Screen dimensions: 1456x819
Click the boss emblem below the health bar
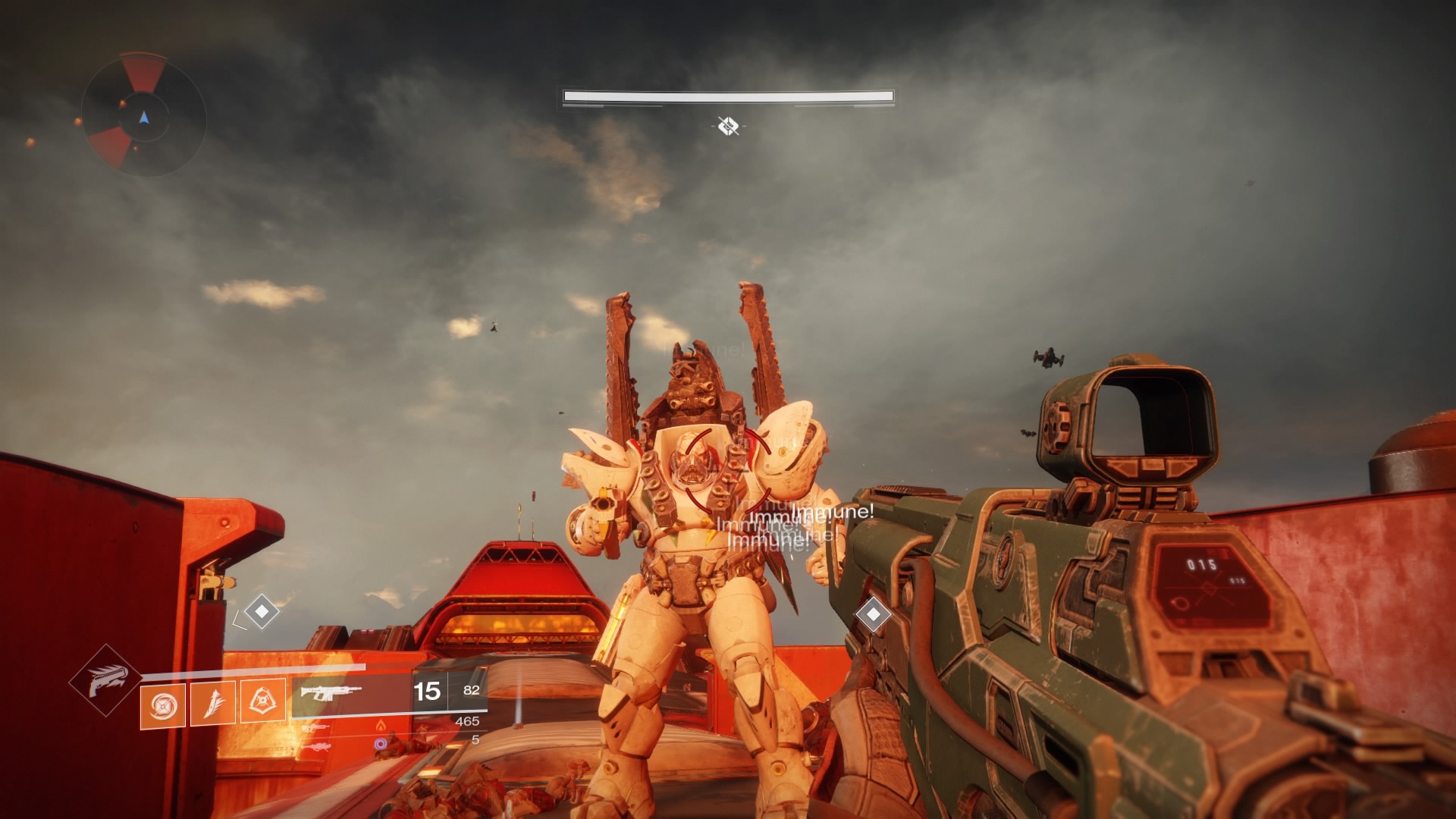[x=728, y=126]
